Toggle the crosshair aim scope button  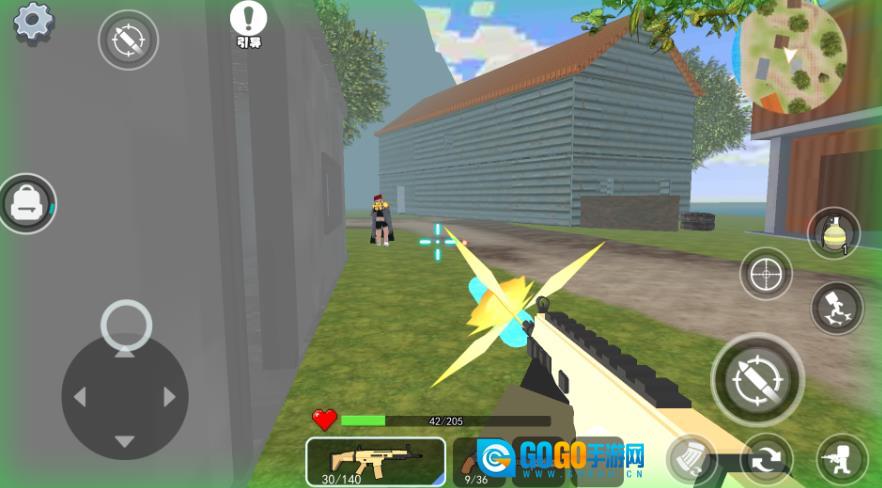[x=766, y=273]
